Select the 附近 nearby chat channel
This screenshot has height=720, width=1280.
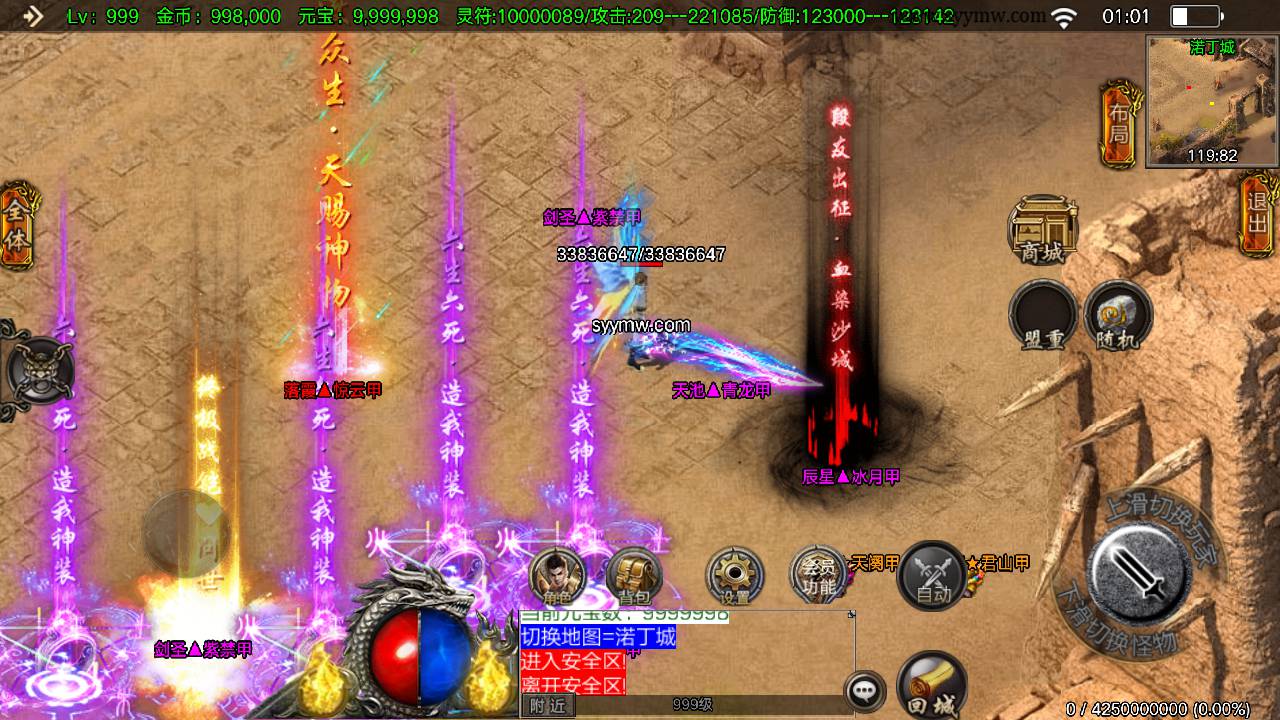point(548,705)
